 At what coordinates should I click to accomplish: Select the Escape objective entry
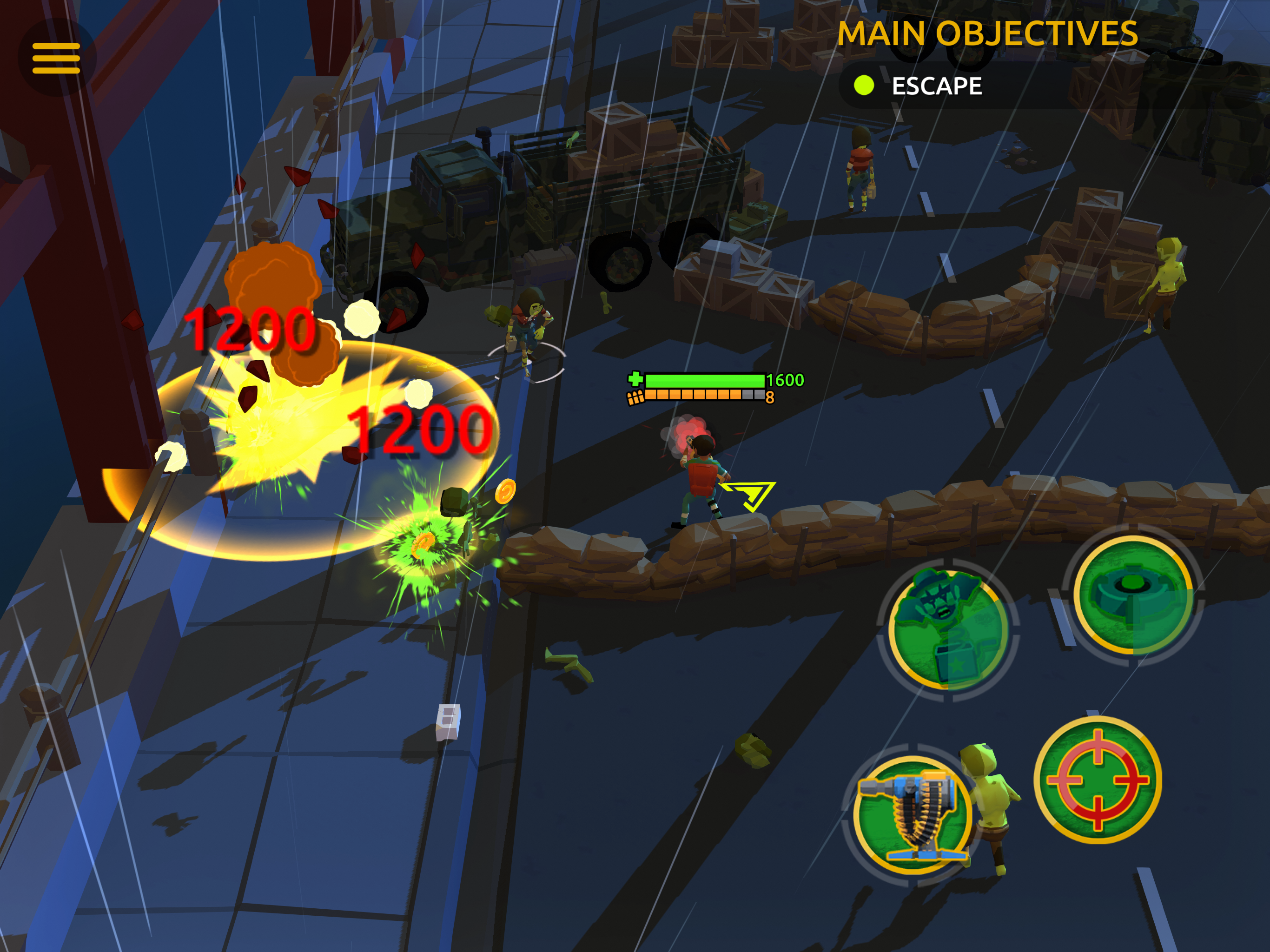click(x=936, y=86)
